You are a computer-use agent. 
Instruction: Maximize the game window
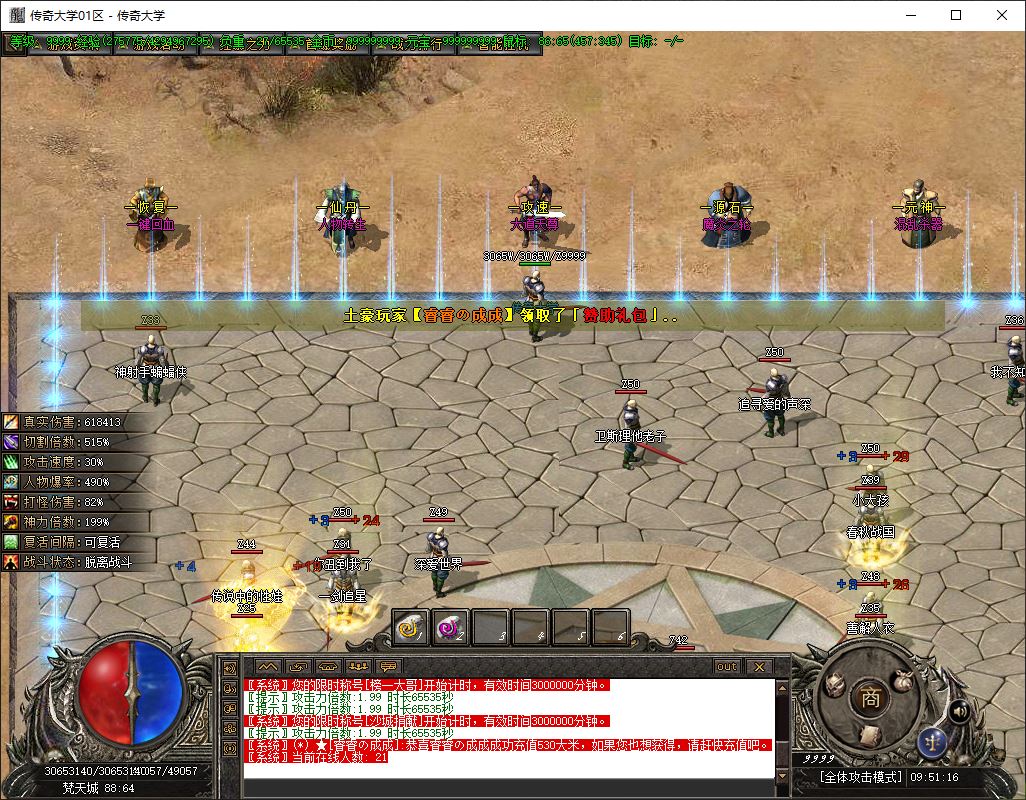click(x=956, y=15)
